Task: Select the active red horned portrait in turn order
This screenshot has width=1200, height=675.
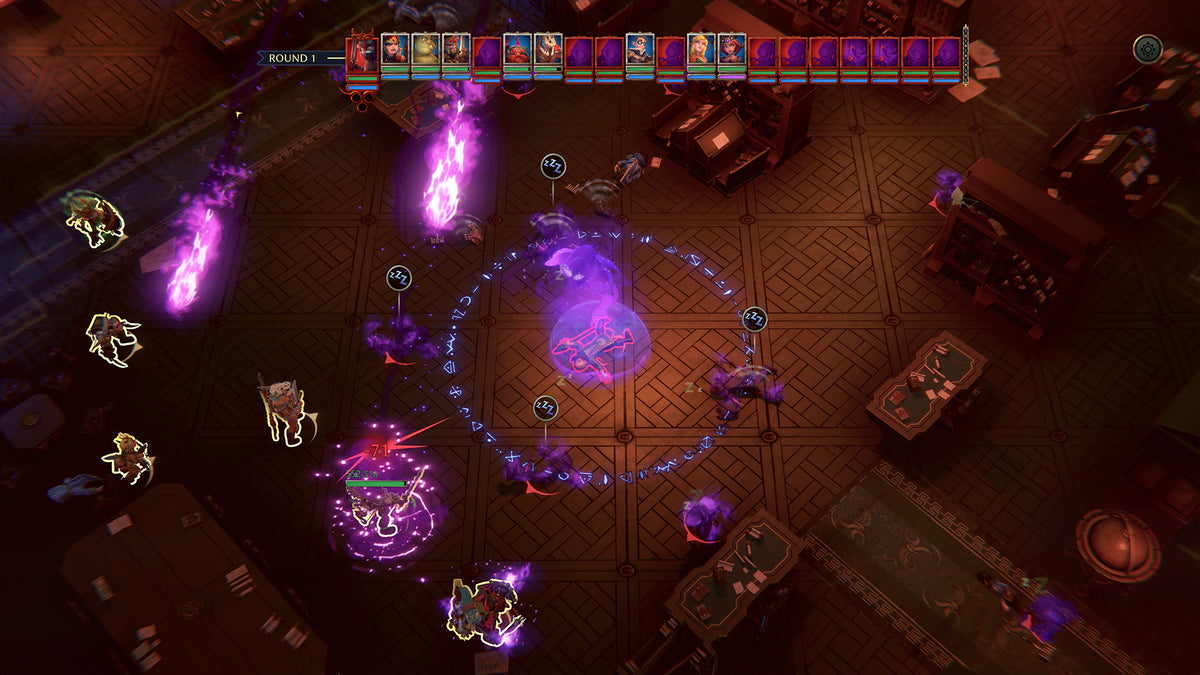Action: 361,55
